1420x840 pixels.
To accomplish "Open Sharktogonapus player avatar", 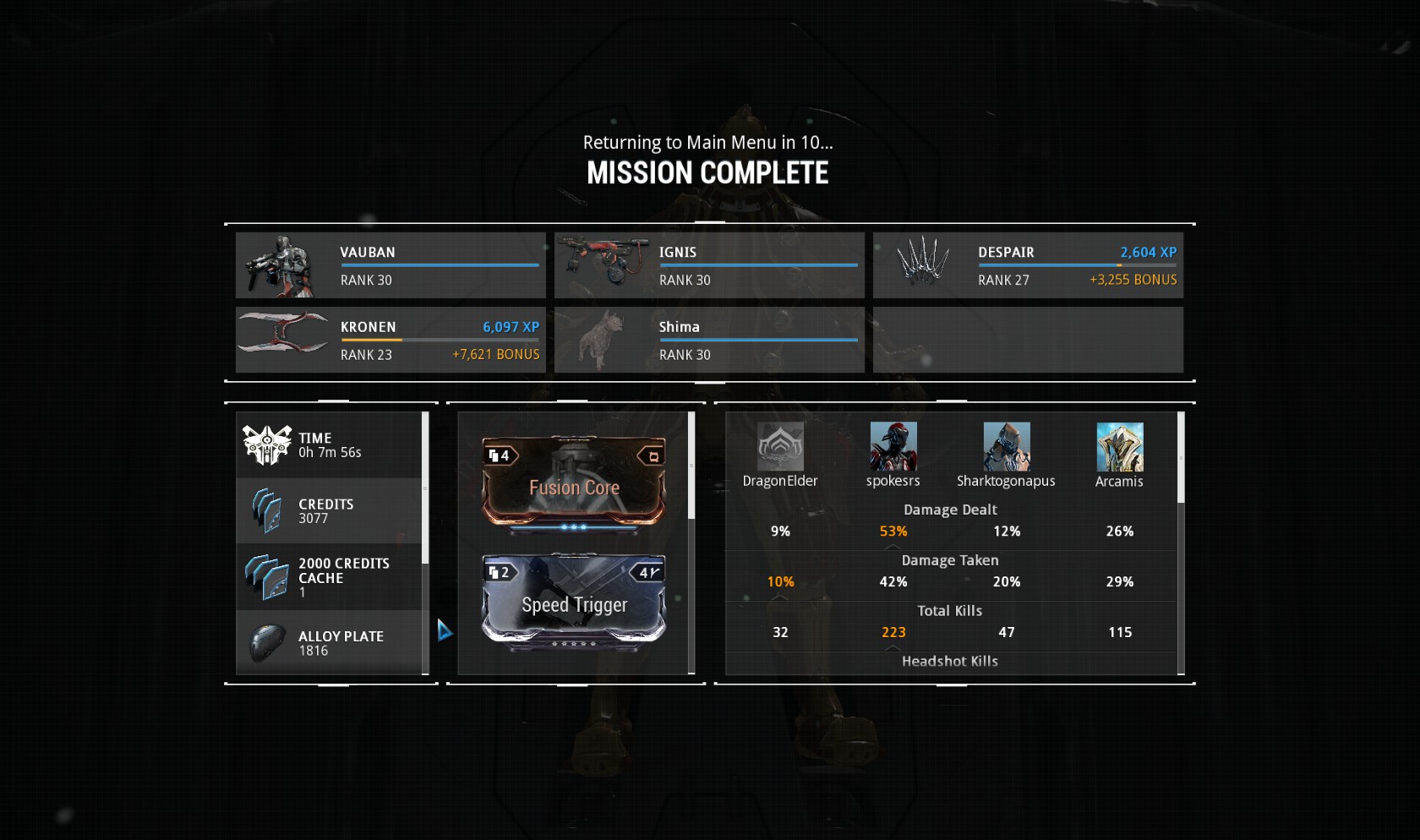I will coord(1007,447).
